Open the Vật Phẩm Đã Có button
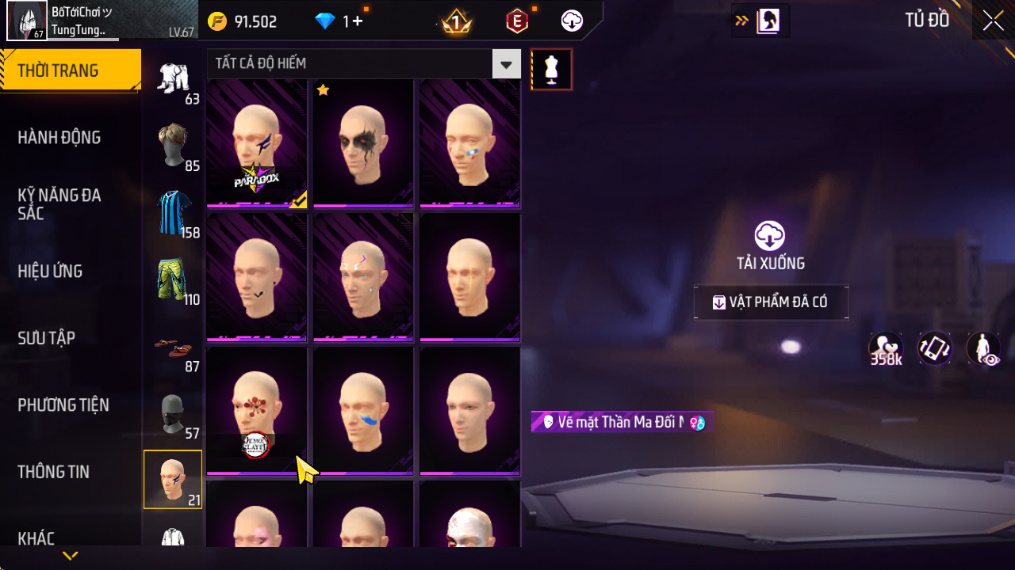The height and width of the screenshot is (570, 1015). [x=771, y=303]
